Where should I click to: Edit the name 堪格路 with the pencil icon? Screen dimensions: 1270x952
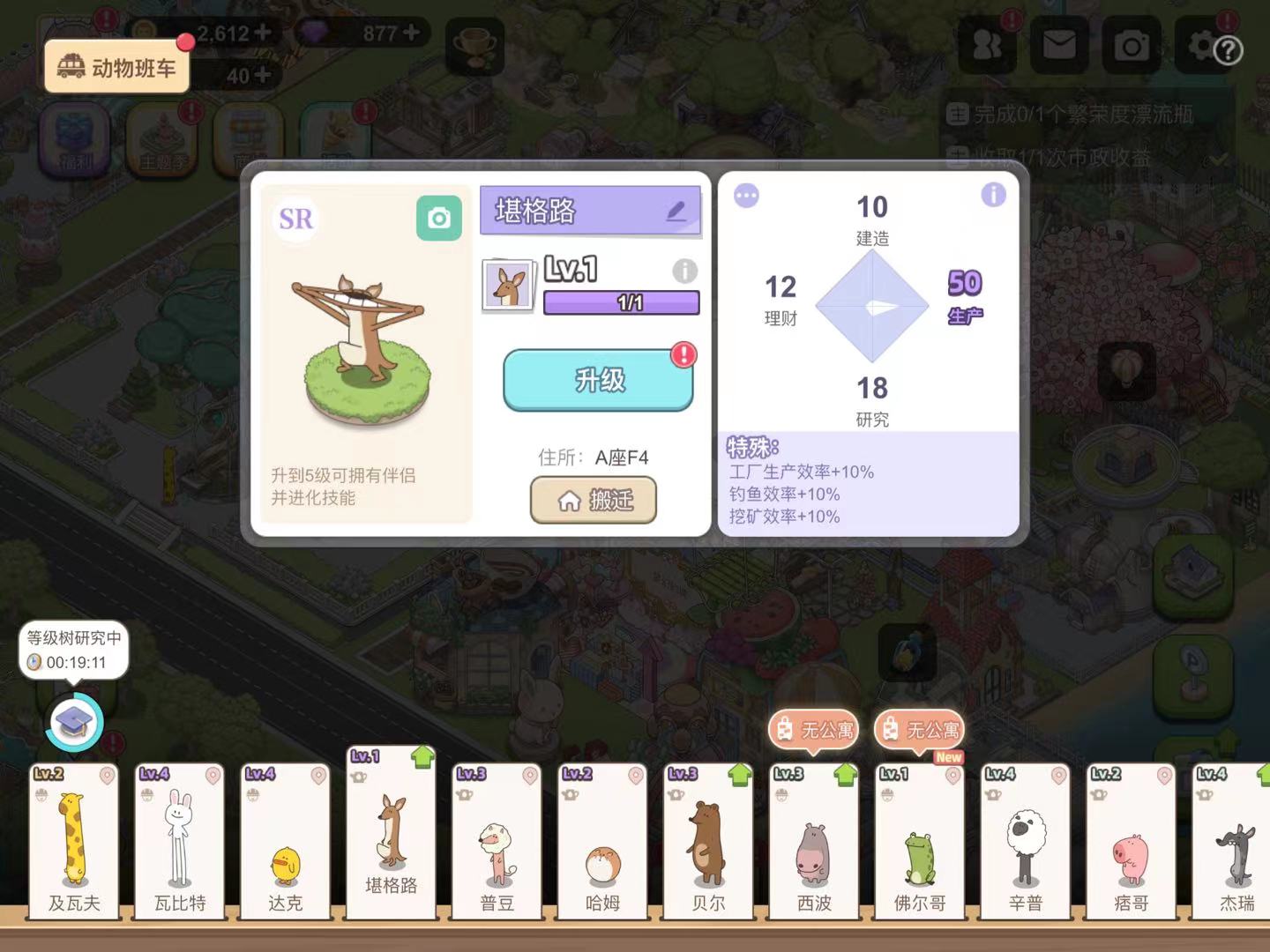(676, 211)
